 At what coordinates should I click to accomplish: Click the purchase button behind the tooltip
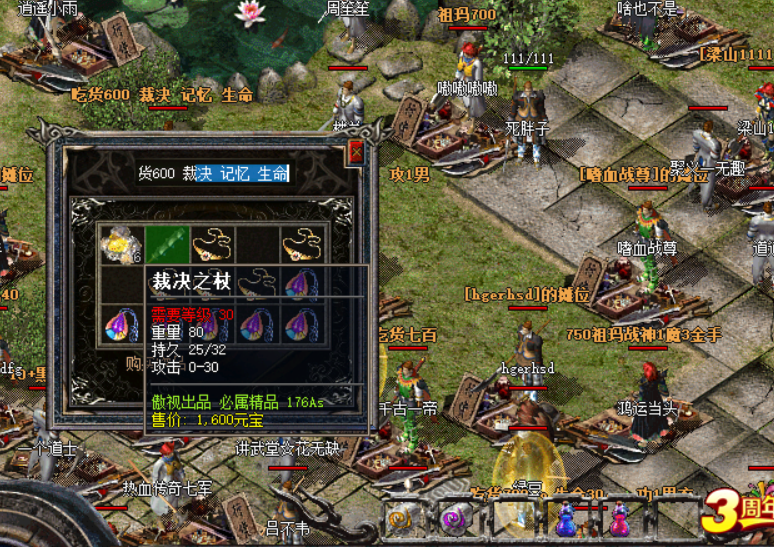point(131,365)
